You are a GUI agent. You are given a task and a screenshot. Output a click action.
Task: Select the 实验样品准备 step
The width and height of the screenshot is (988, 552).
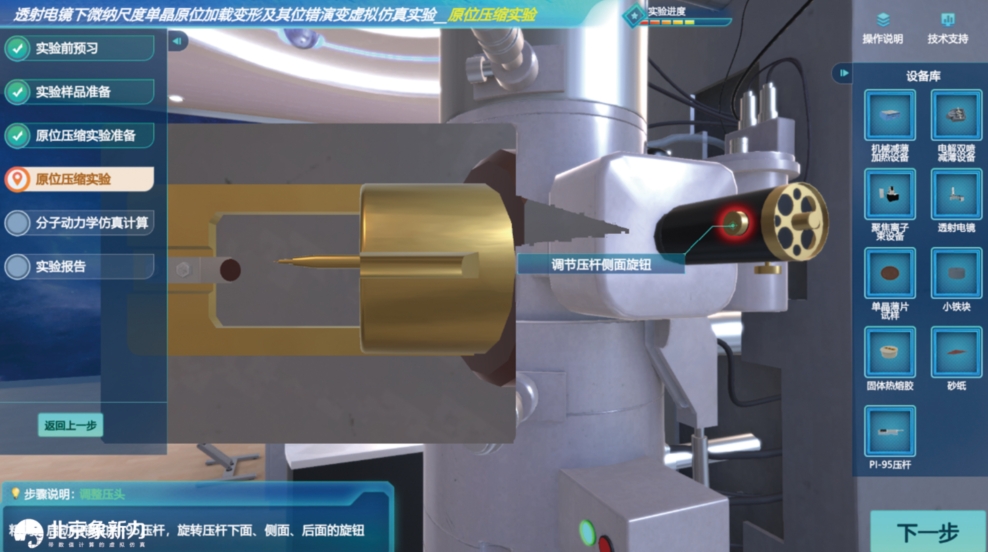(80, 92)
